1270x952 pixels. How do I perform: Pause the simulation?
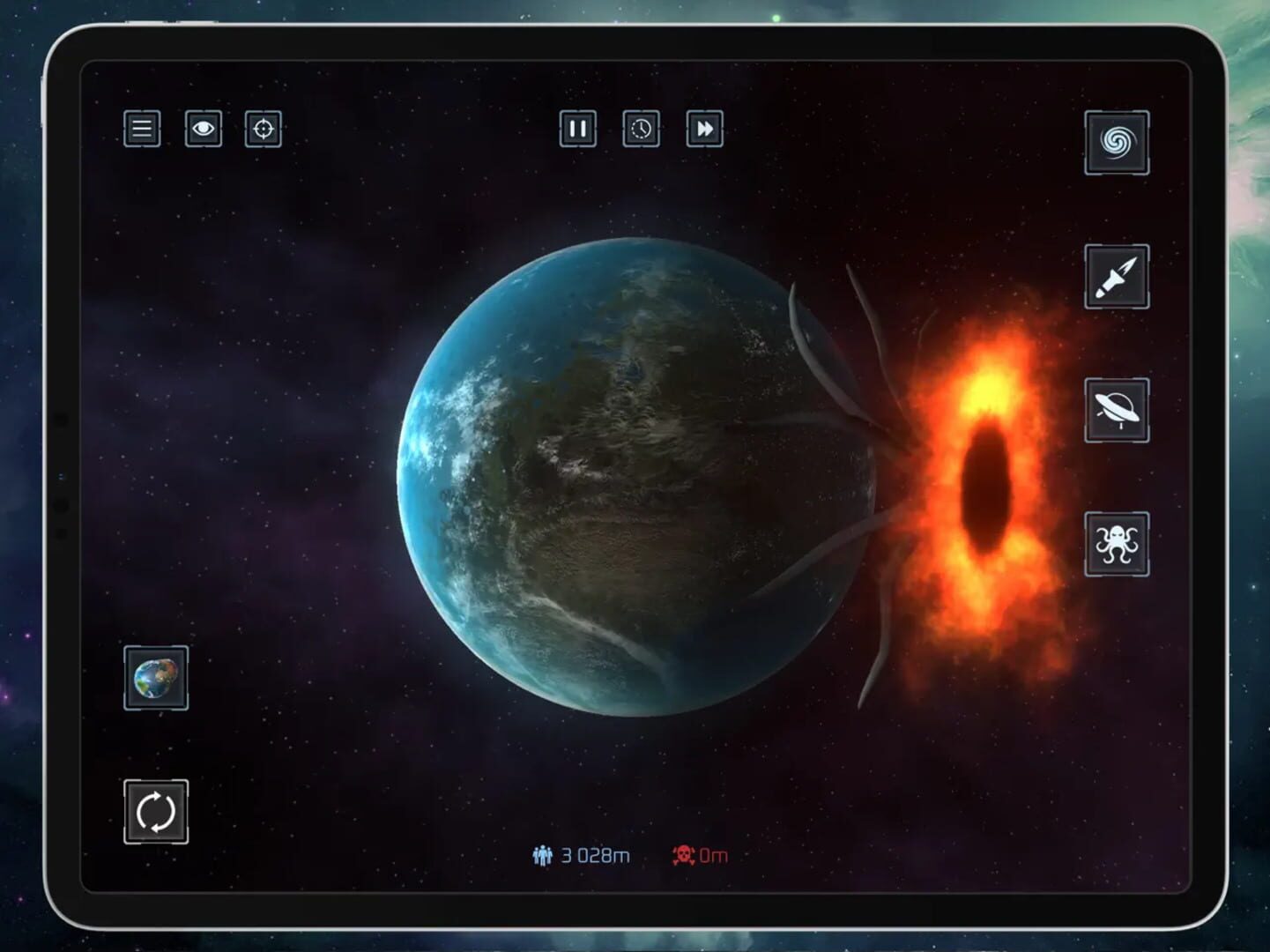(x=578, y=130)
